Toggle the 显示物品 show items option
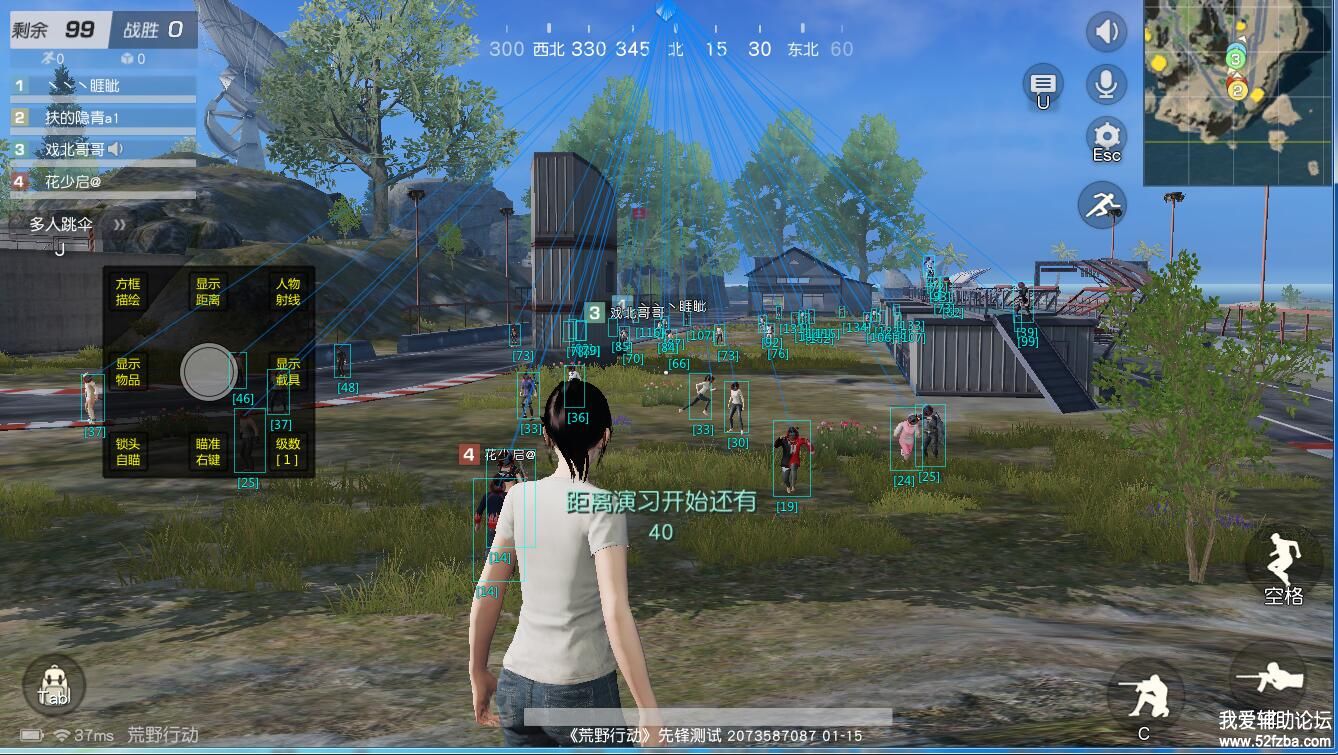 click(128, 372)
